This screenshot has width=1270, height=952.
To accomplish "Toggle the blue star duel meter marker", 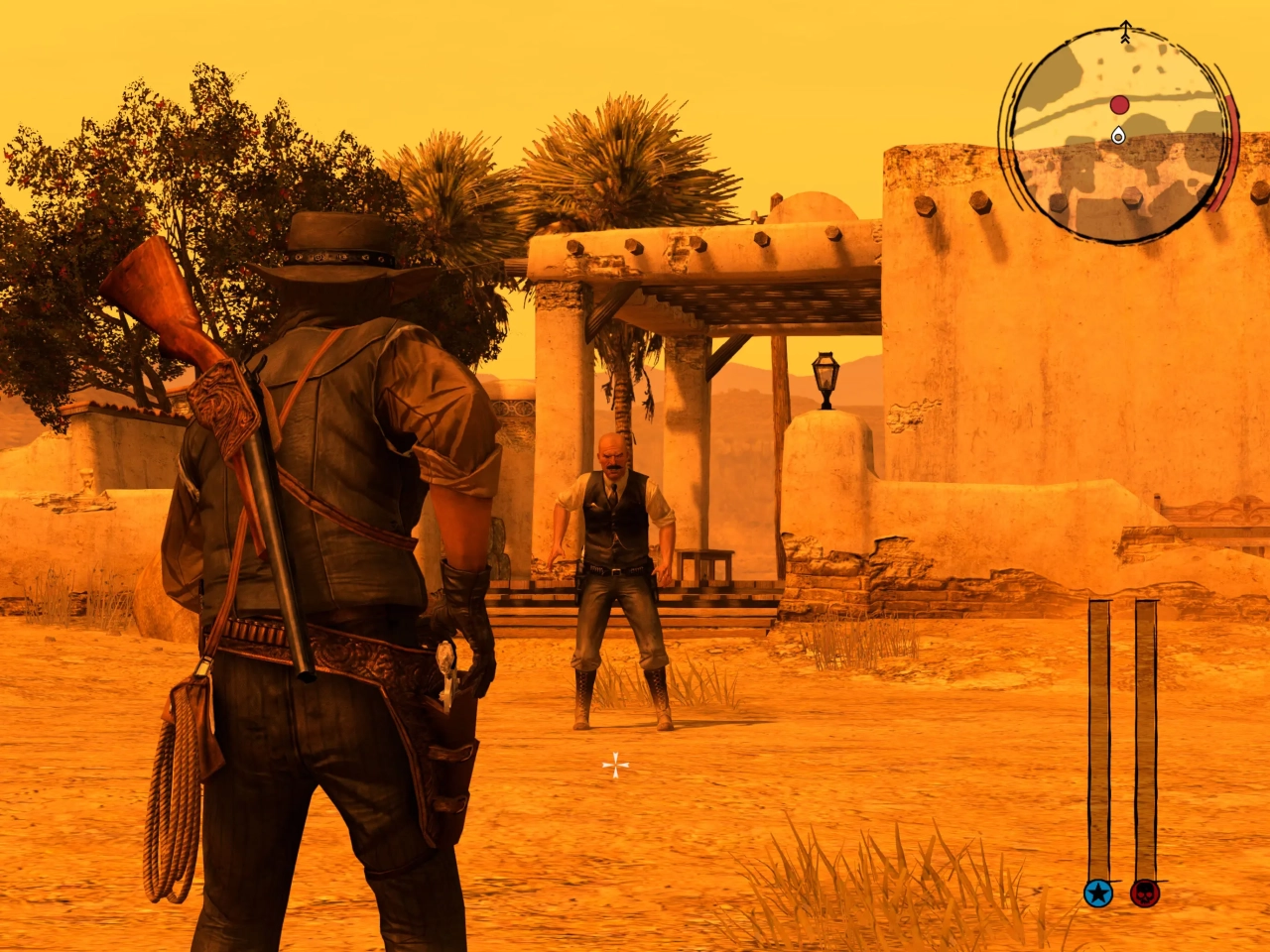I will point(1099,895).
